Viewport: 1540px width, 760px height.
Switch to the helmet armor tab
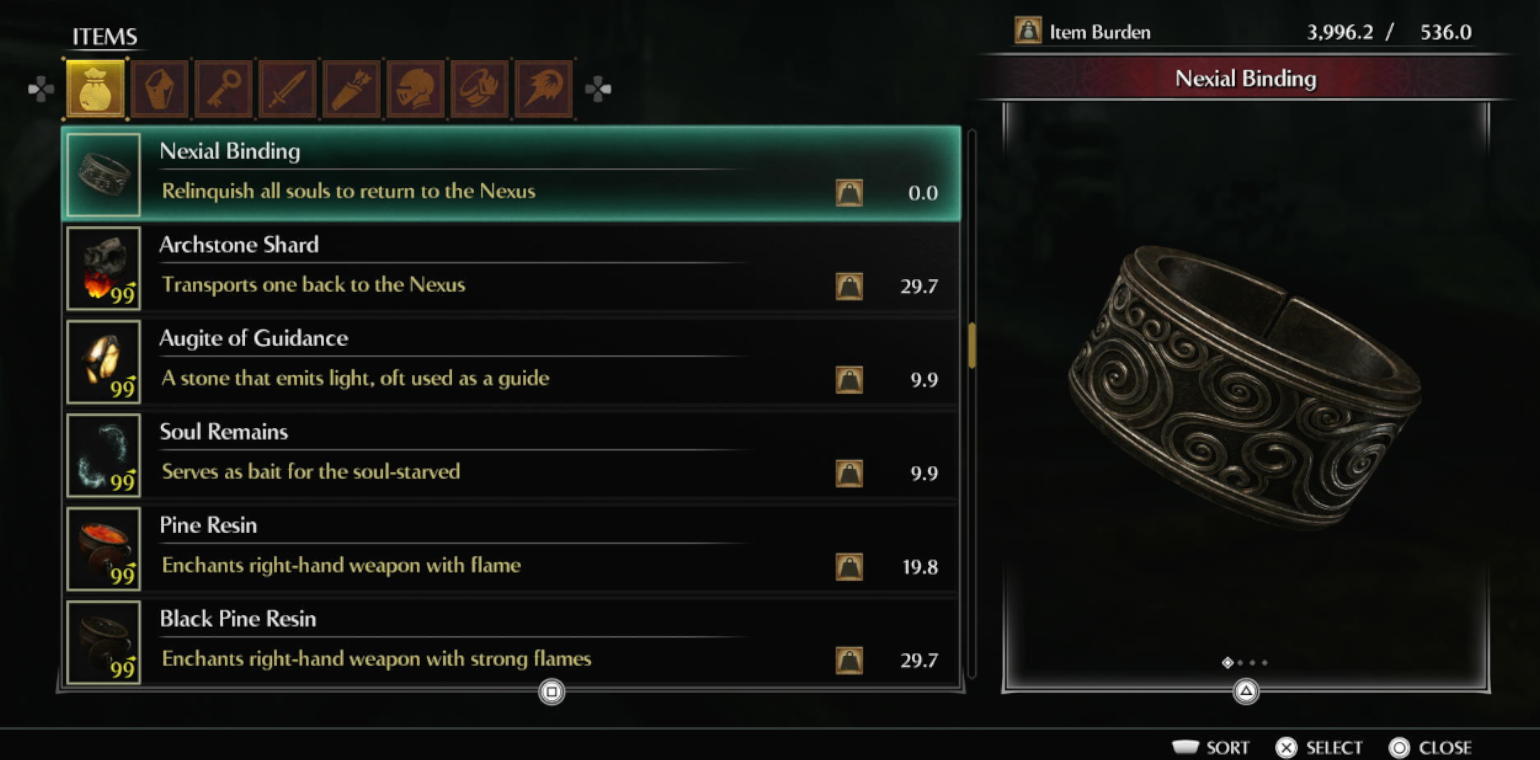416,90
